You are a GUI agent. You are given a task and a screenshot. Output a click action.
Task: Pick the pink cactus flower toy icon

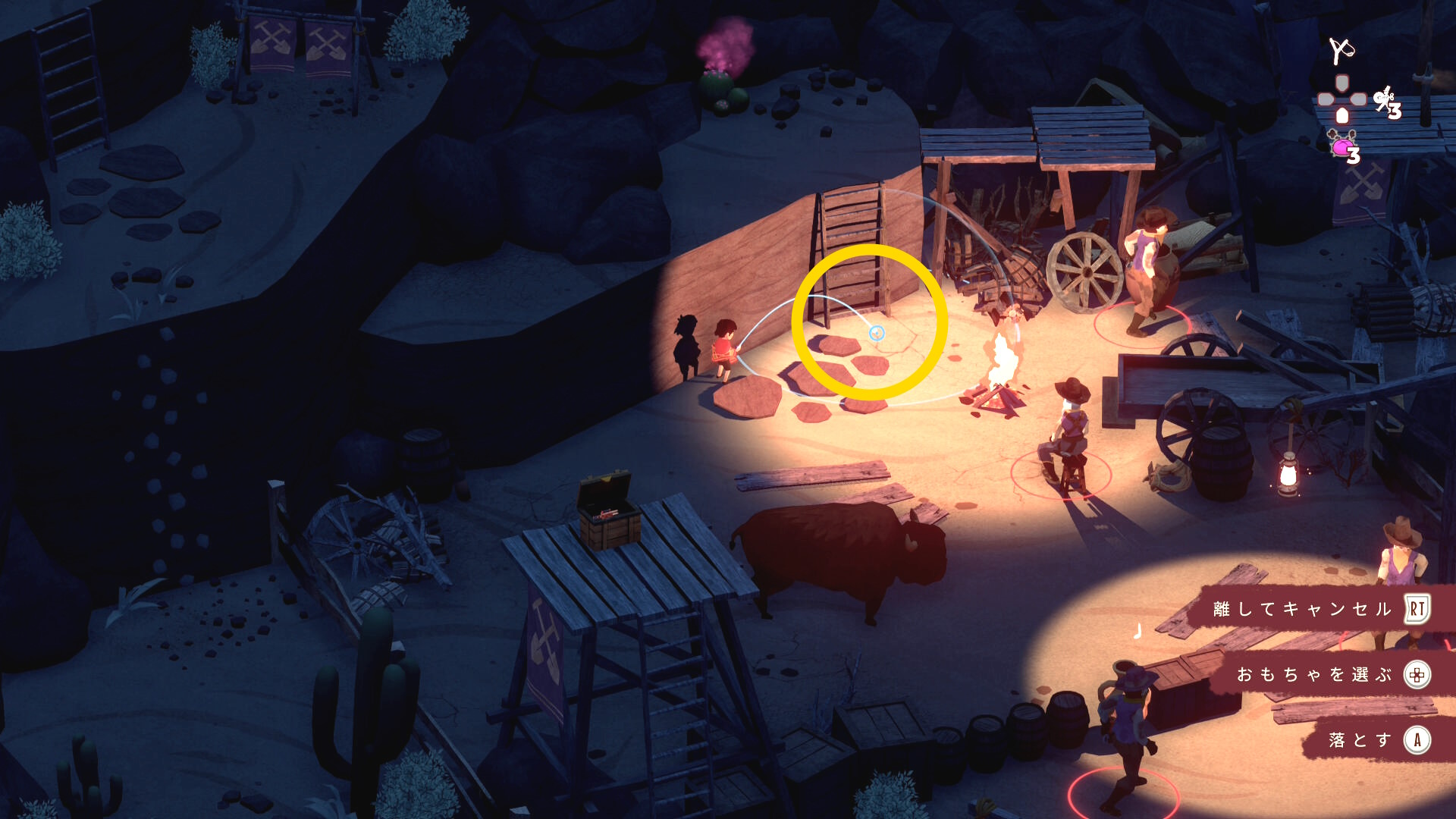[x=1344, y=145]
